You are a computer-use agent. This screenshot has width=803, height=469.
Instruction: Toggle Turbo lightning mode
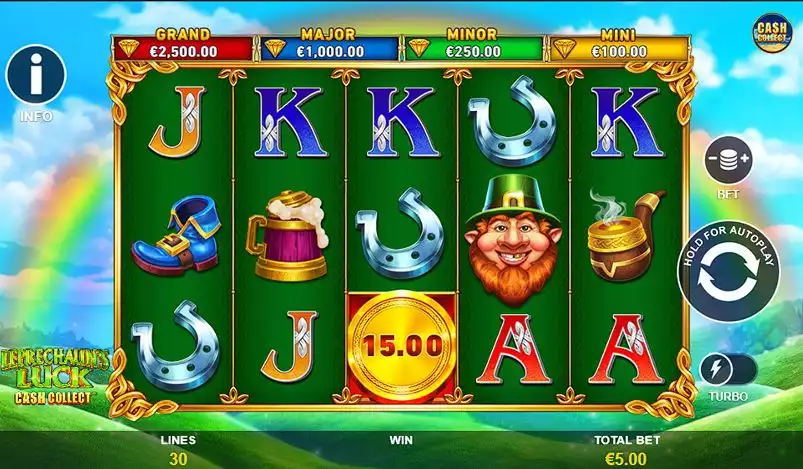pos(728,368)
